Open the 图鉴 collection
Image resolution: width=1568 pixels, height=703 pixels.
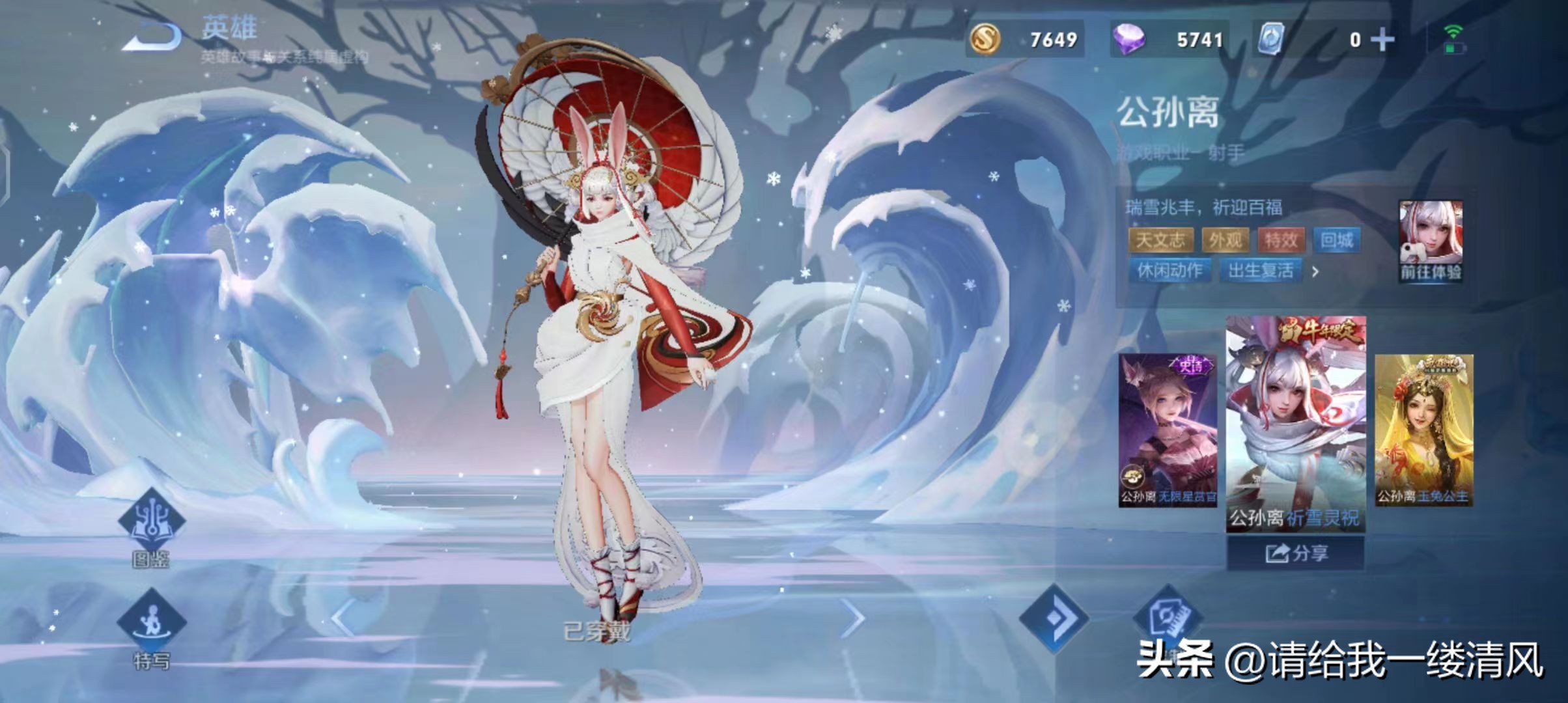pyautogui.click(x=151, y=529)
